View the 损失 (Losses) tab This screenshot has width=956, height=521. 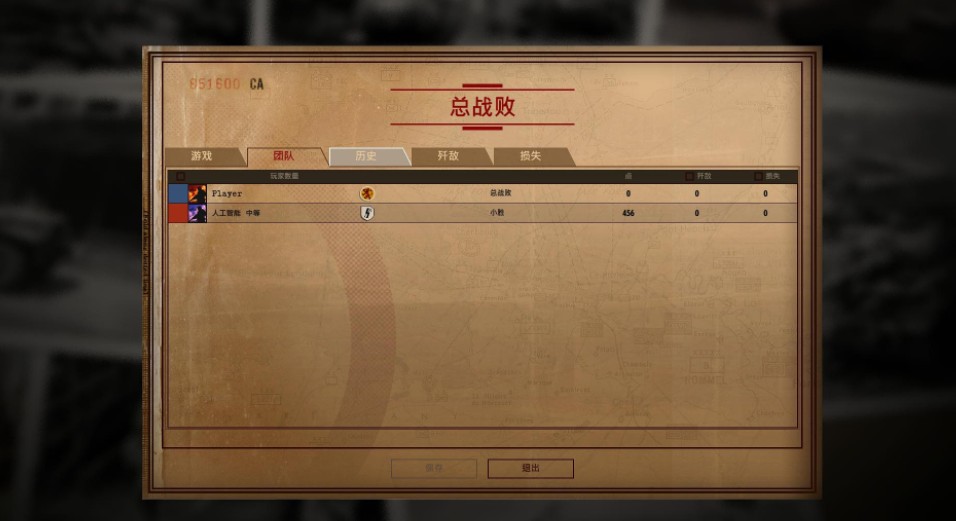(530, 156)
